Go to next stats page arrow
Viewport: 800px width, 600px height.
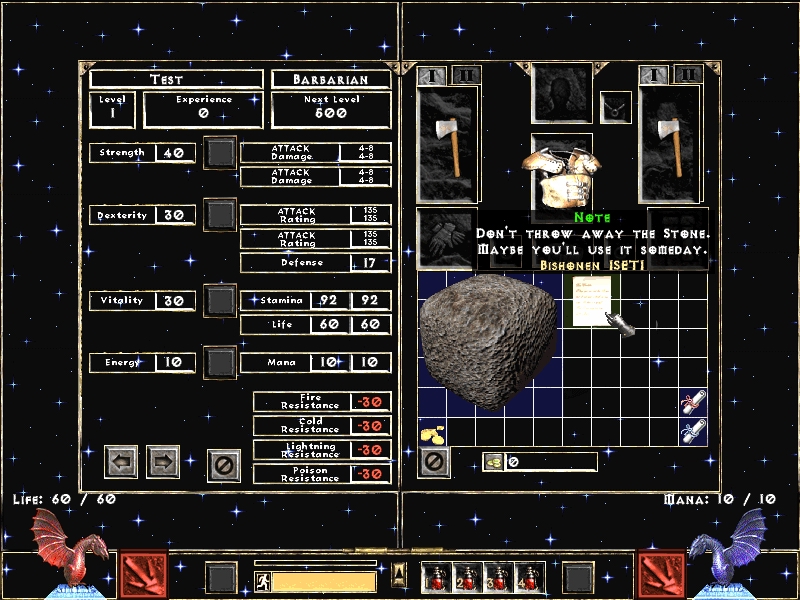point(163,461)
